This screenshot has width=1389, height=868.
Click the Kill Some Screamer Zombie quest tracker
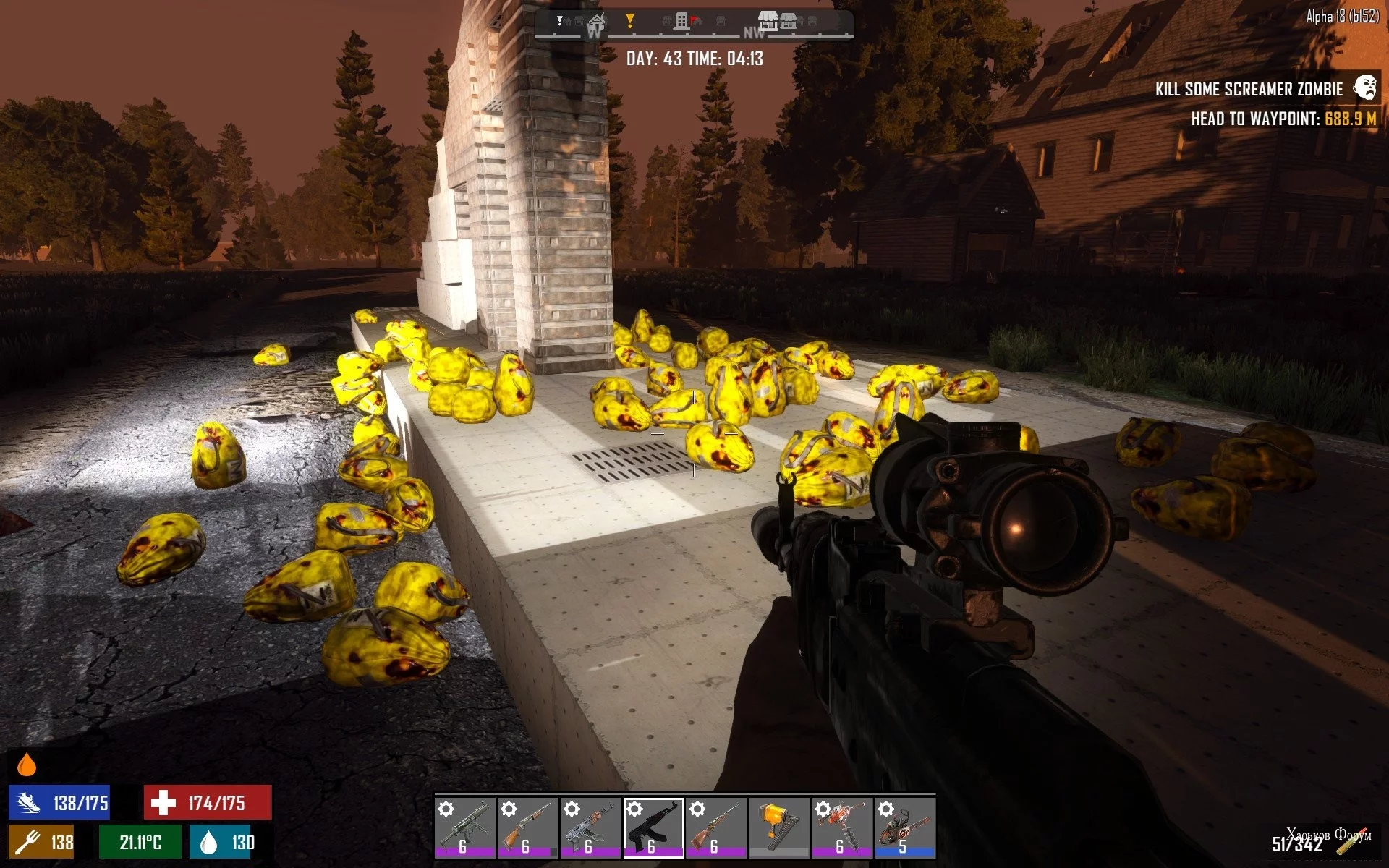pos(1249,90)
